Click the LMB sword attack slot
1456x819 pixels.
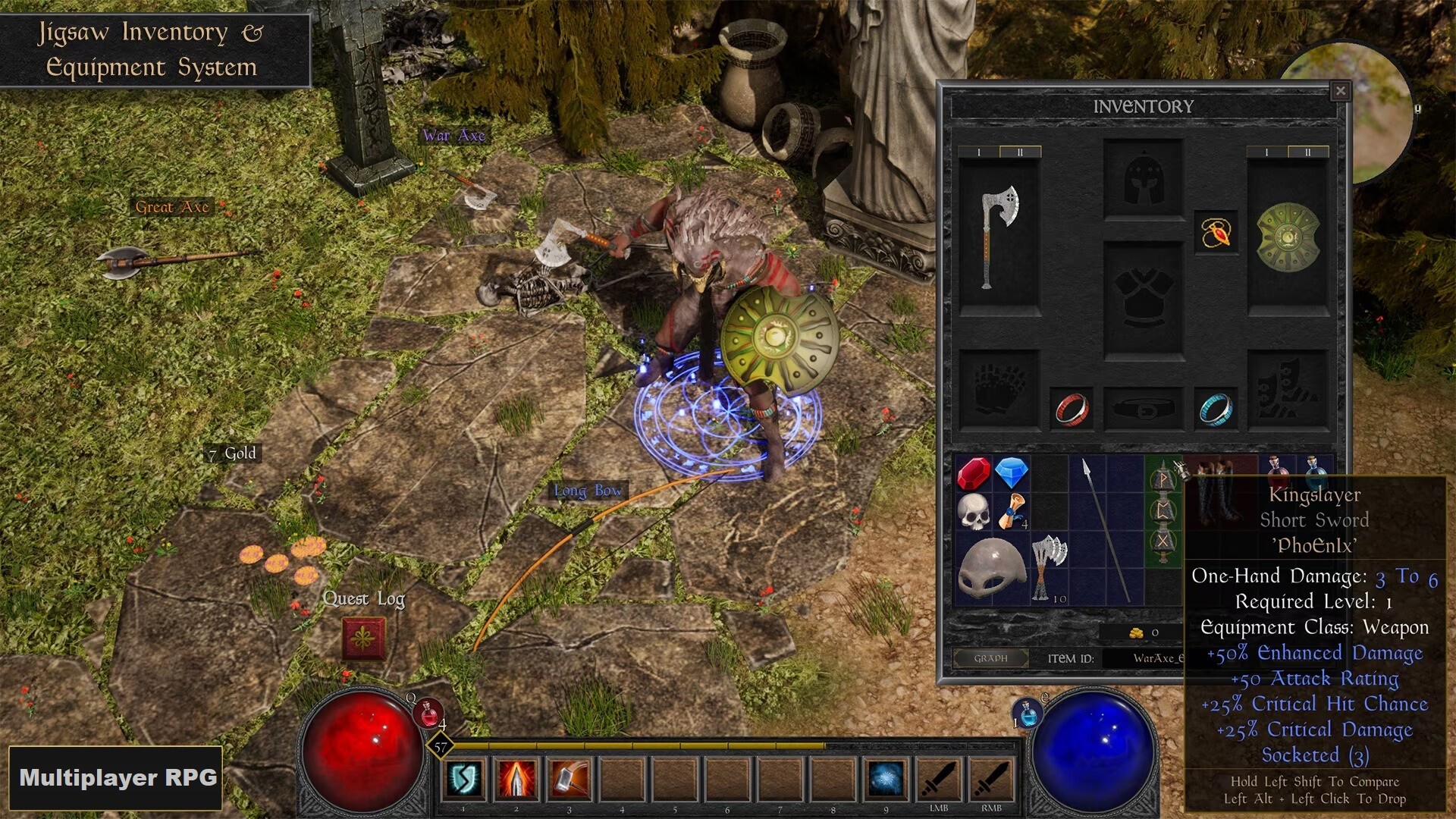coord(940,777)
